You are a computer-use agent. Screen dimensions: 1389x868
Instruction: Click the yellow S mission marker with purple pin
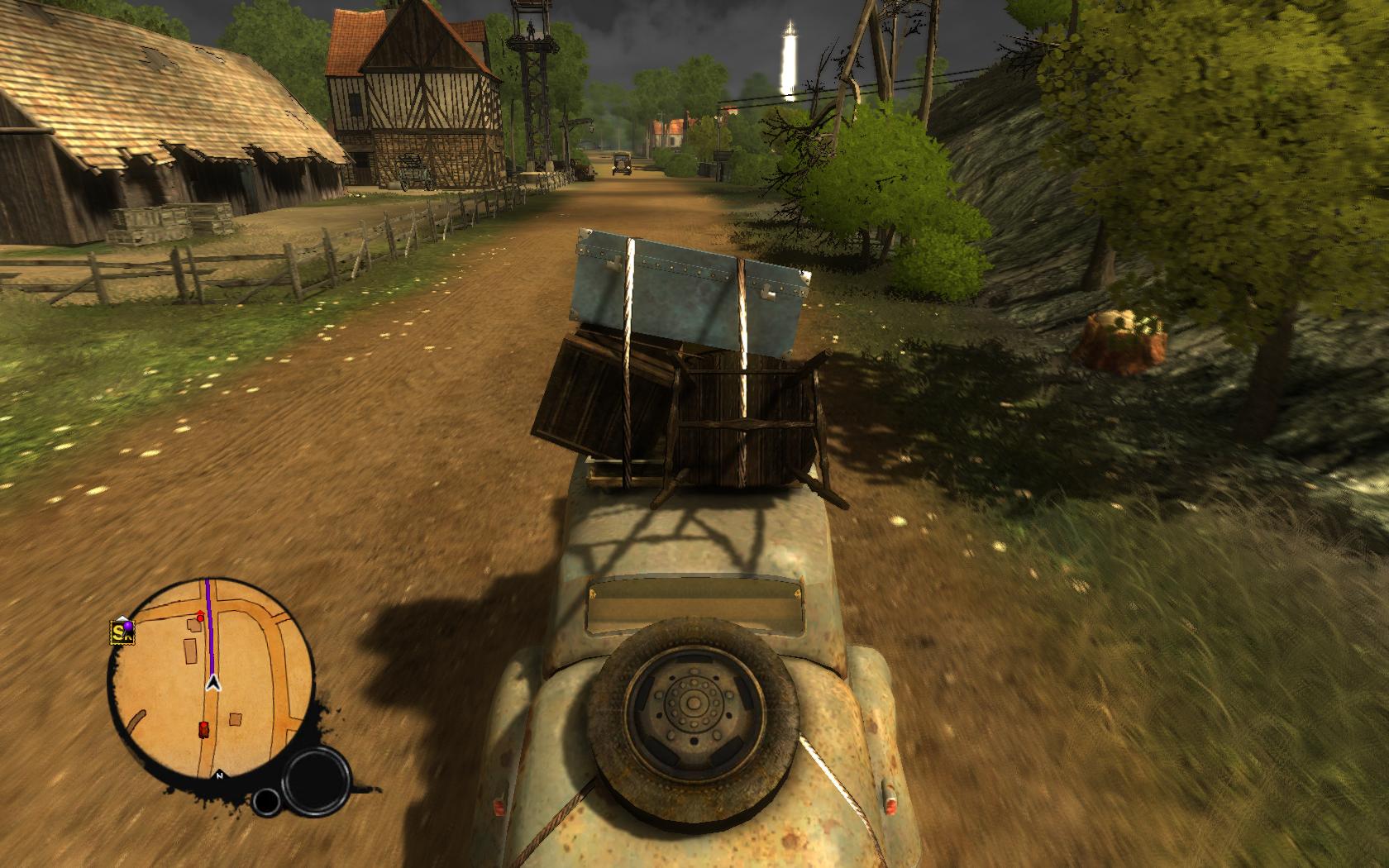pos(122,632)
